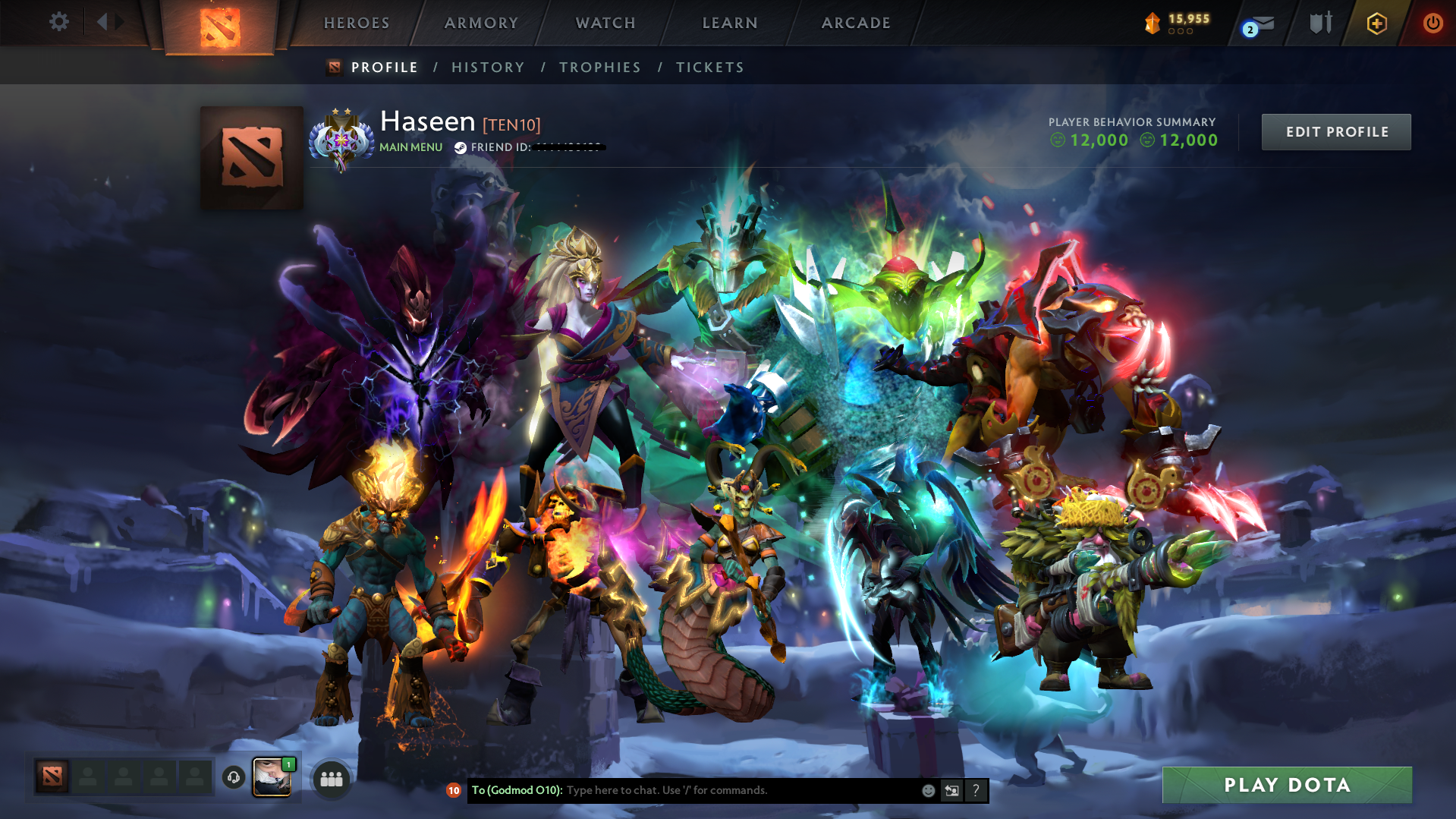This screenshot has width=1456, height=819.
Task: Open the ARCADE menu
Action: tap(856, 23)
